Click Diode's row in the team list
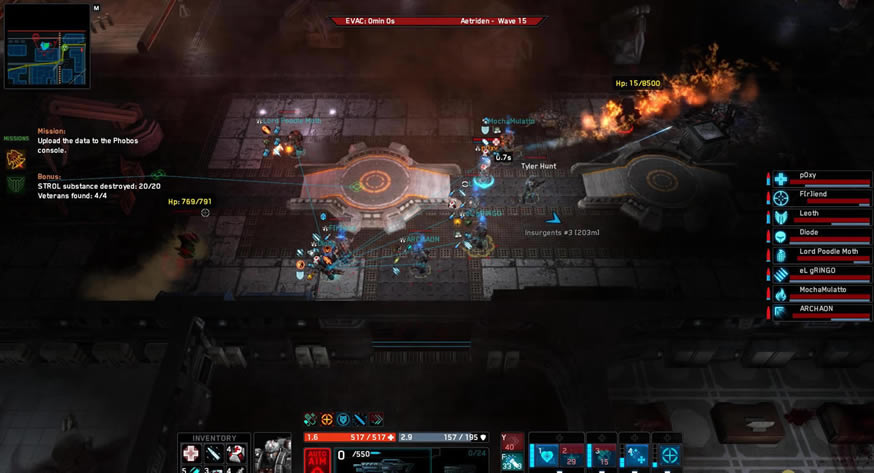This screenshot has width=874, height=473. pos(819,235)
